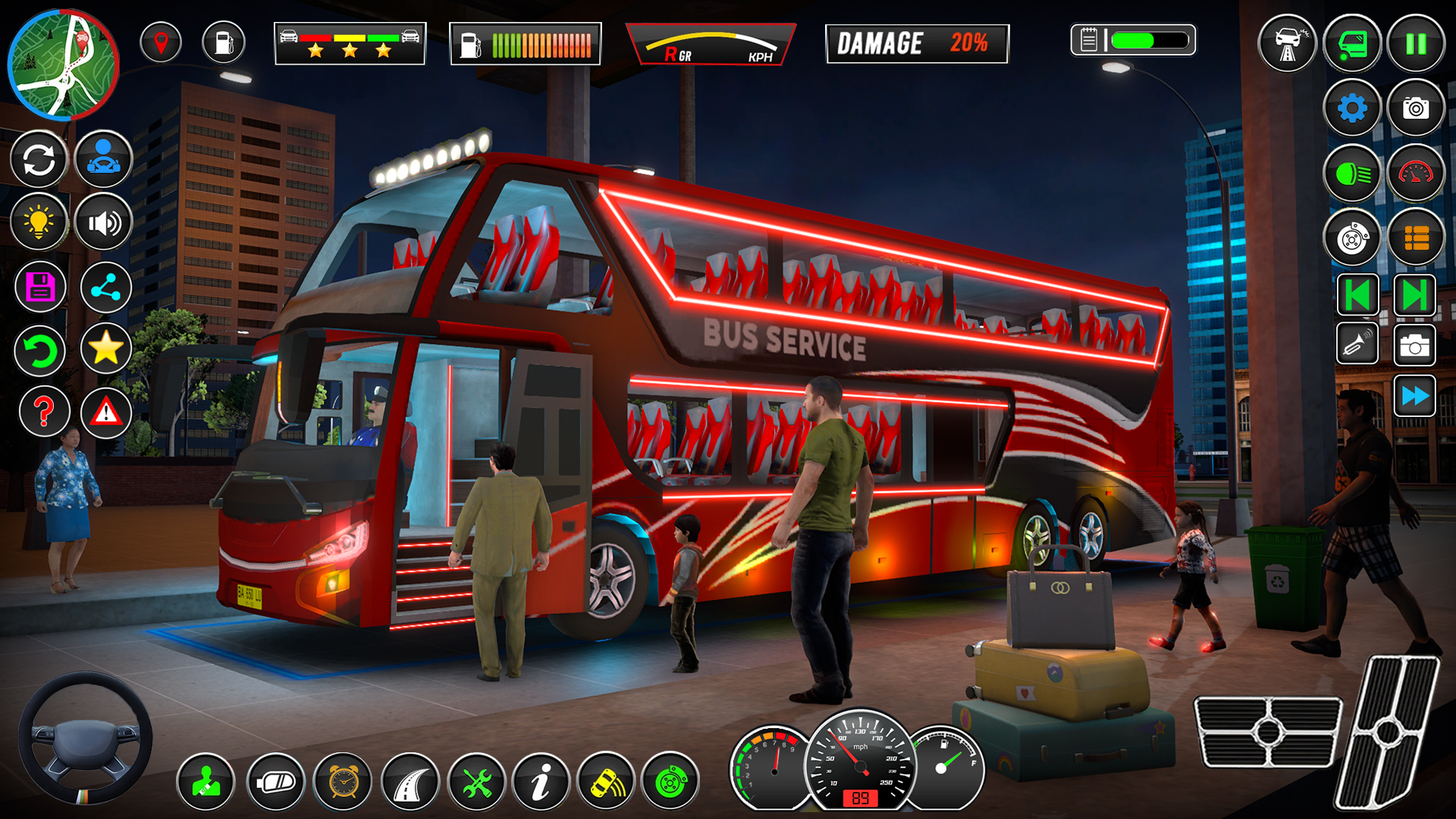Open the minimap for full view
Image resolution: width=1456 pixels, height=819 pixels.
(x=64, y=64)
